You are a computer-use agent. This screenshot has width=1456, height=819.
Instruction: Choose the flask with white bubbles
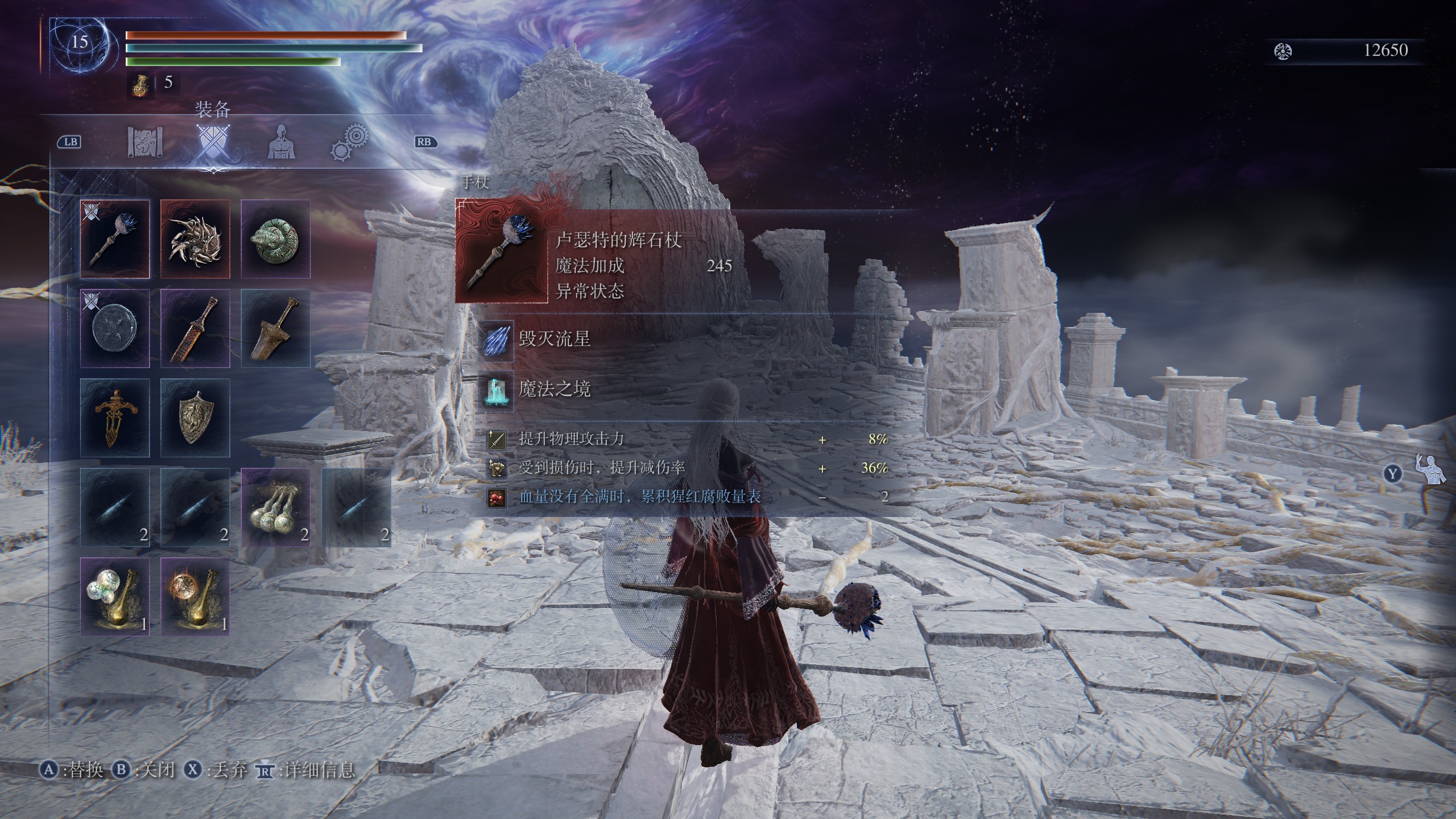coord(115,597)
